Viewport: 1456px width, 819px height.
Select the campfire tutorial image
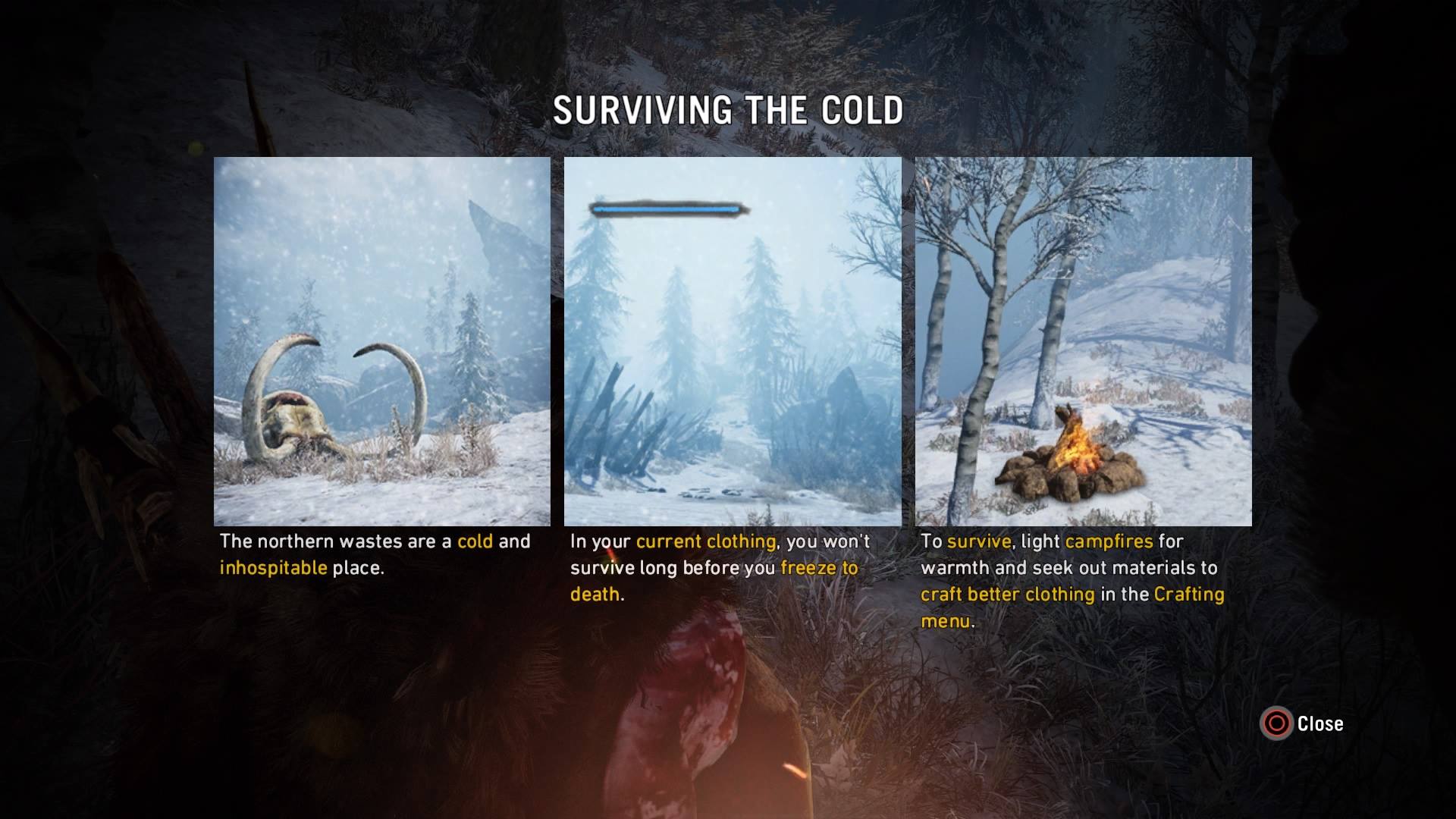click(x=1083, y=341)
